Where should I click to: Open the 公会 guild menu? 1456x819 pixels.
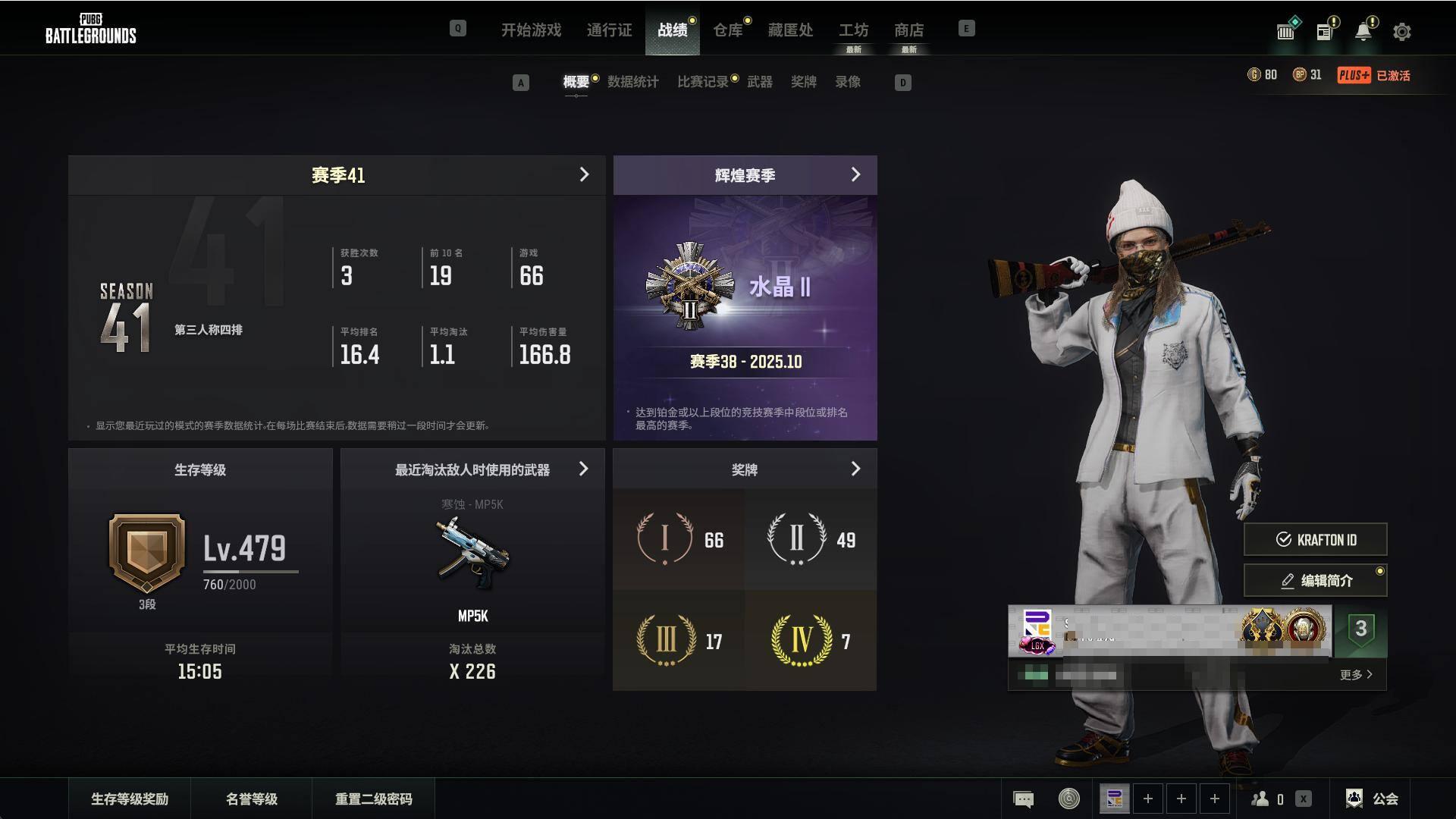1373,799
